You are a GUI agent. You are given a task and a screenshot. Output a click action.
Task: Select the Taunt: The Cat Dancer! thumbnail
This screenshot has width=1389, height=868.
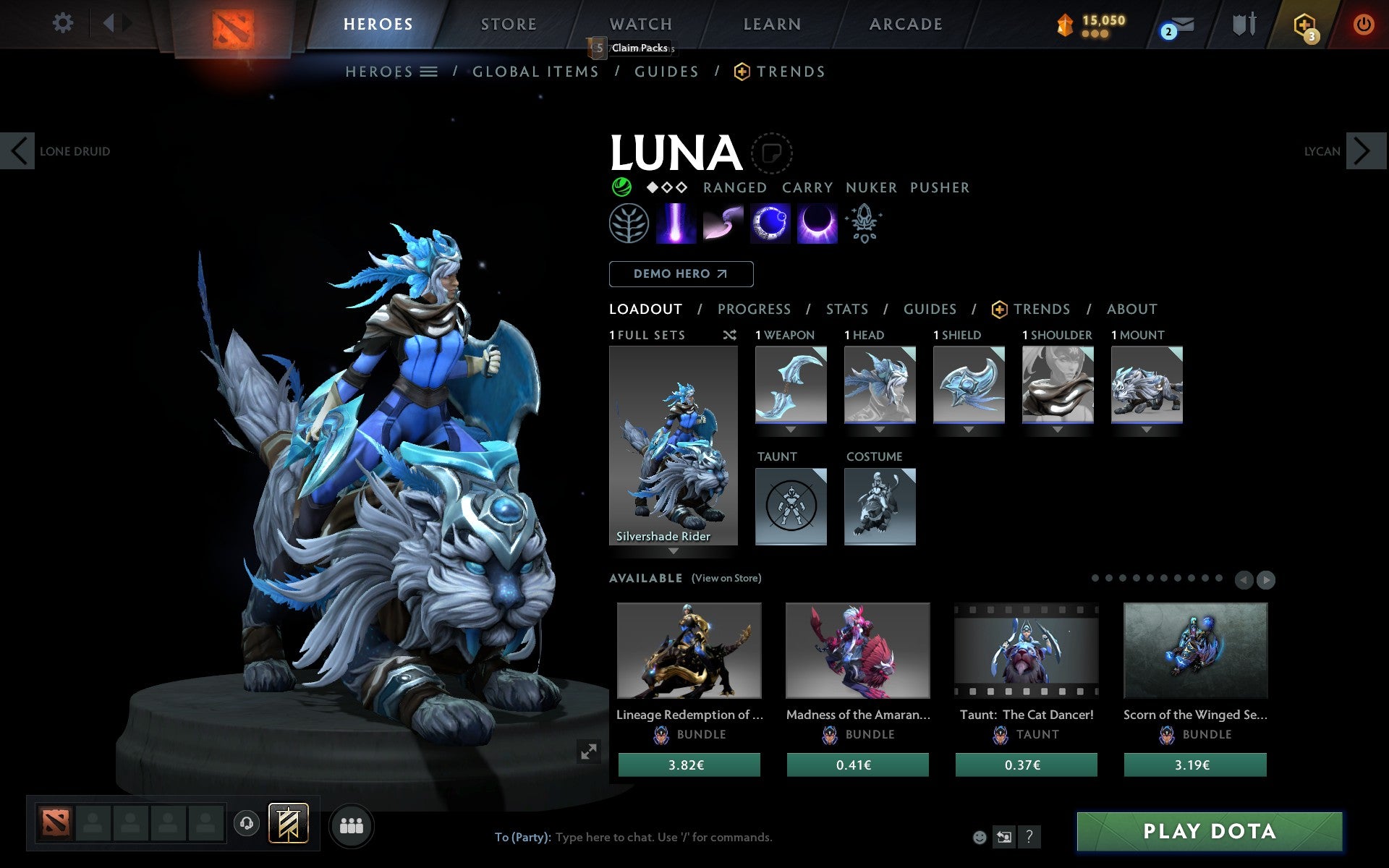(1026, 651)
